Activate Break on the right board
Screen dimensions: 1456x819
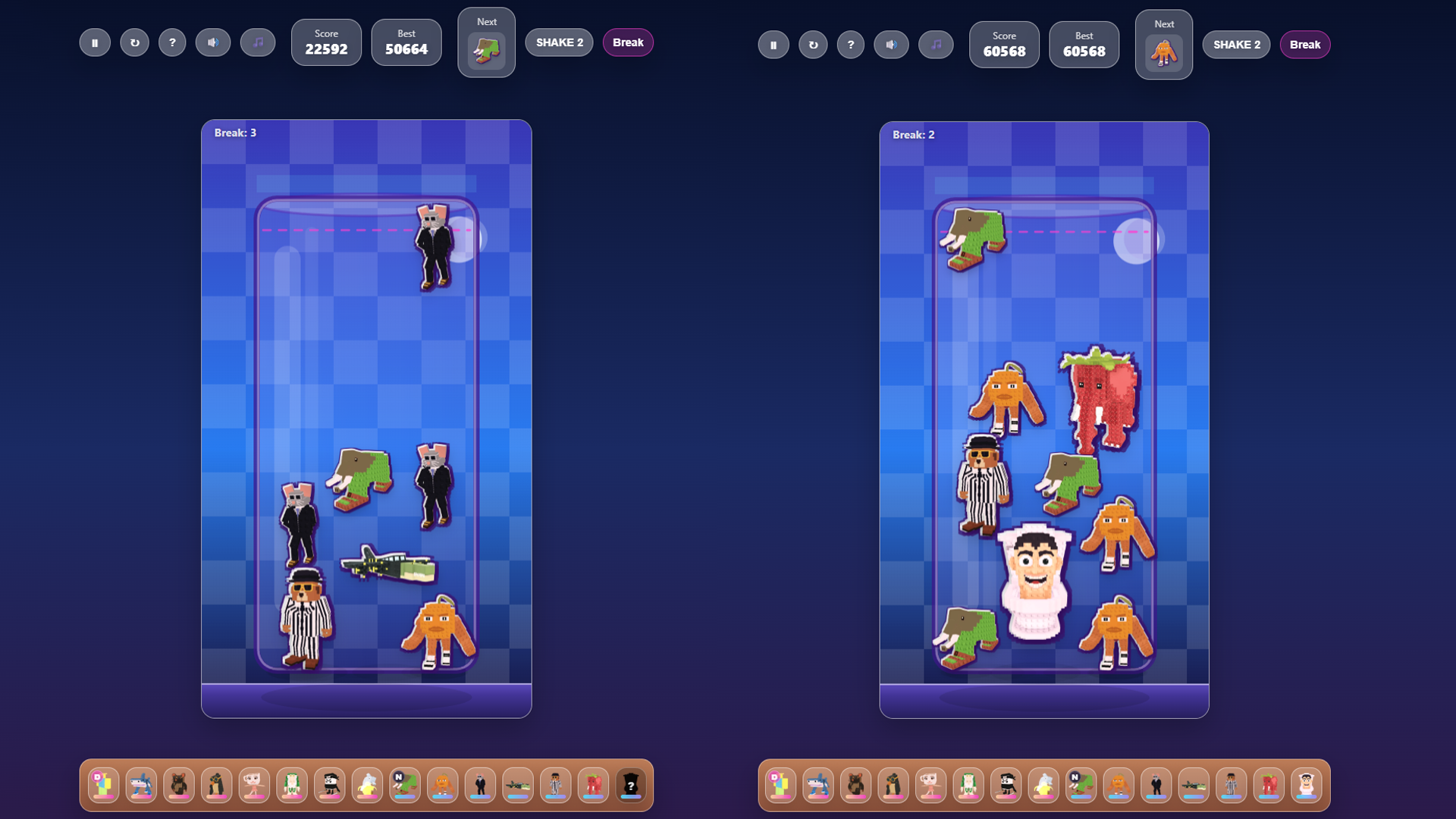(x=1305, y=45)
